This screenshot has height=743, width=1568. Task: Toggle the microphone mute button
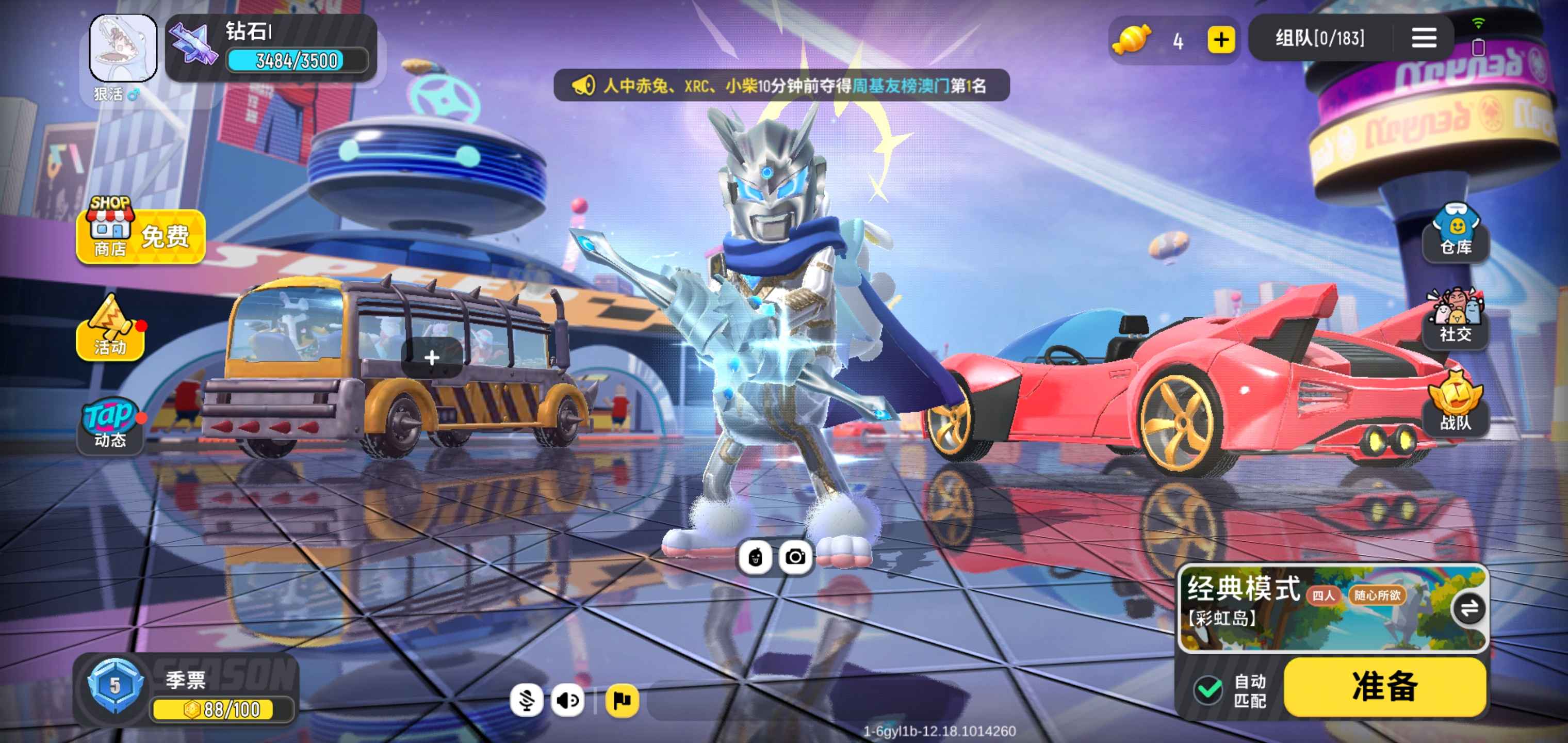pos(527,700)
